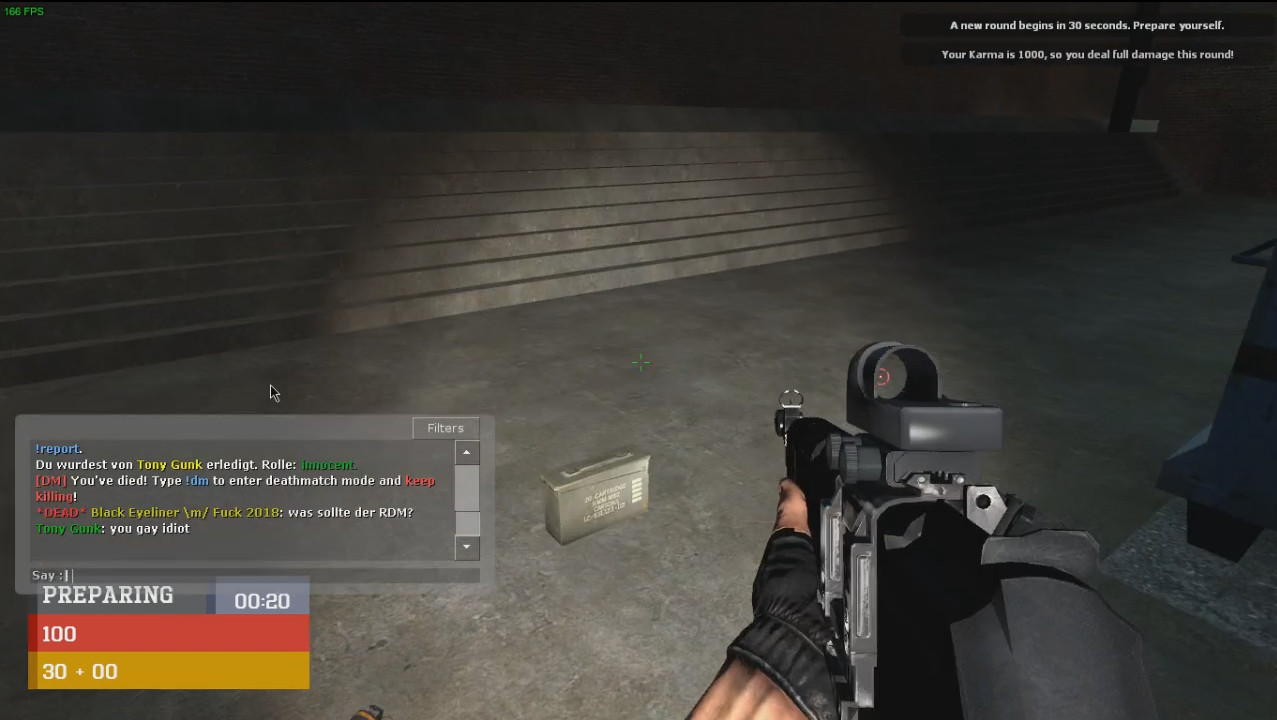Open the chat Filters button
The height and width of the screenshot is (720, 1277).
point(445,428)
